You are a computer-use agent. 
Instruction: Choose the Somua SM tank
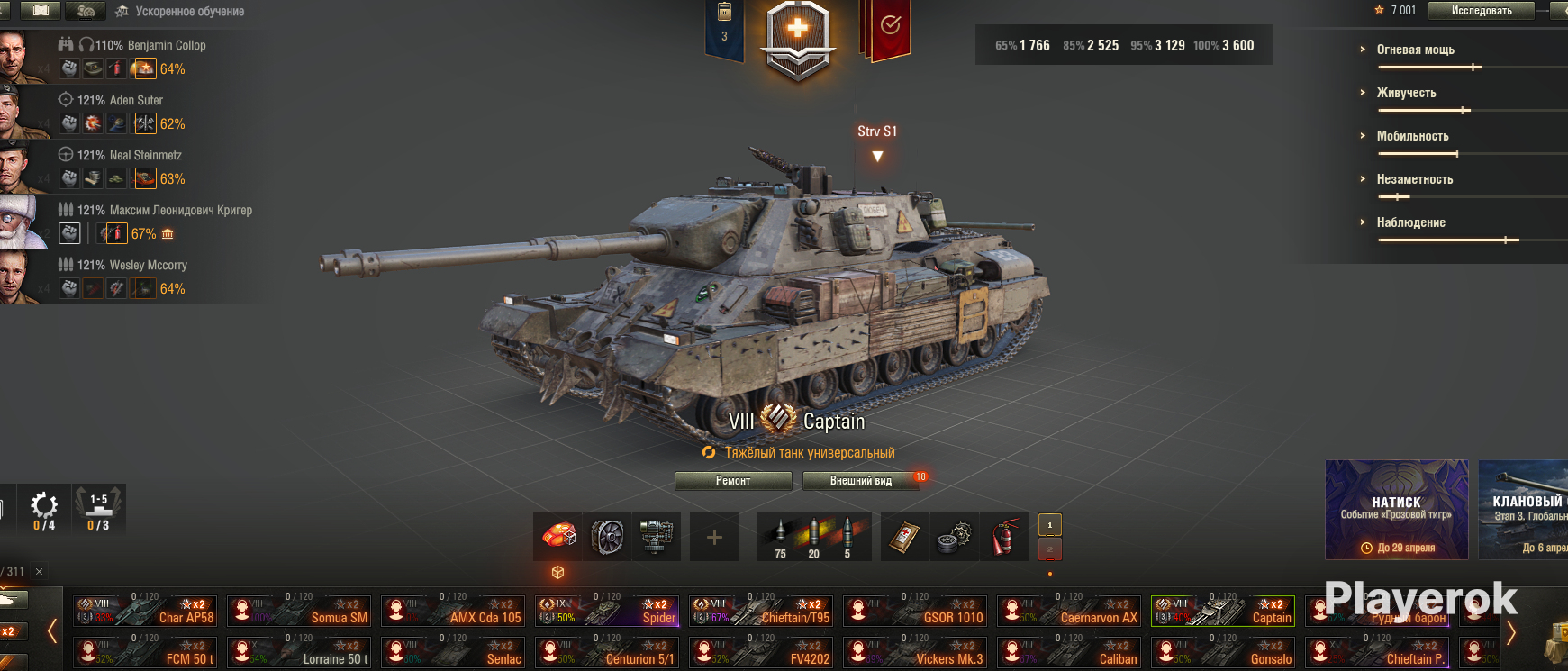299,610
